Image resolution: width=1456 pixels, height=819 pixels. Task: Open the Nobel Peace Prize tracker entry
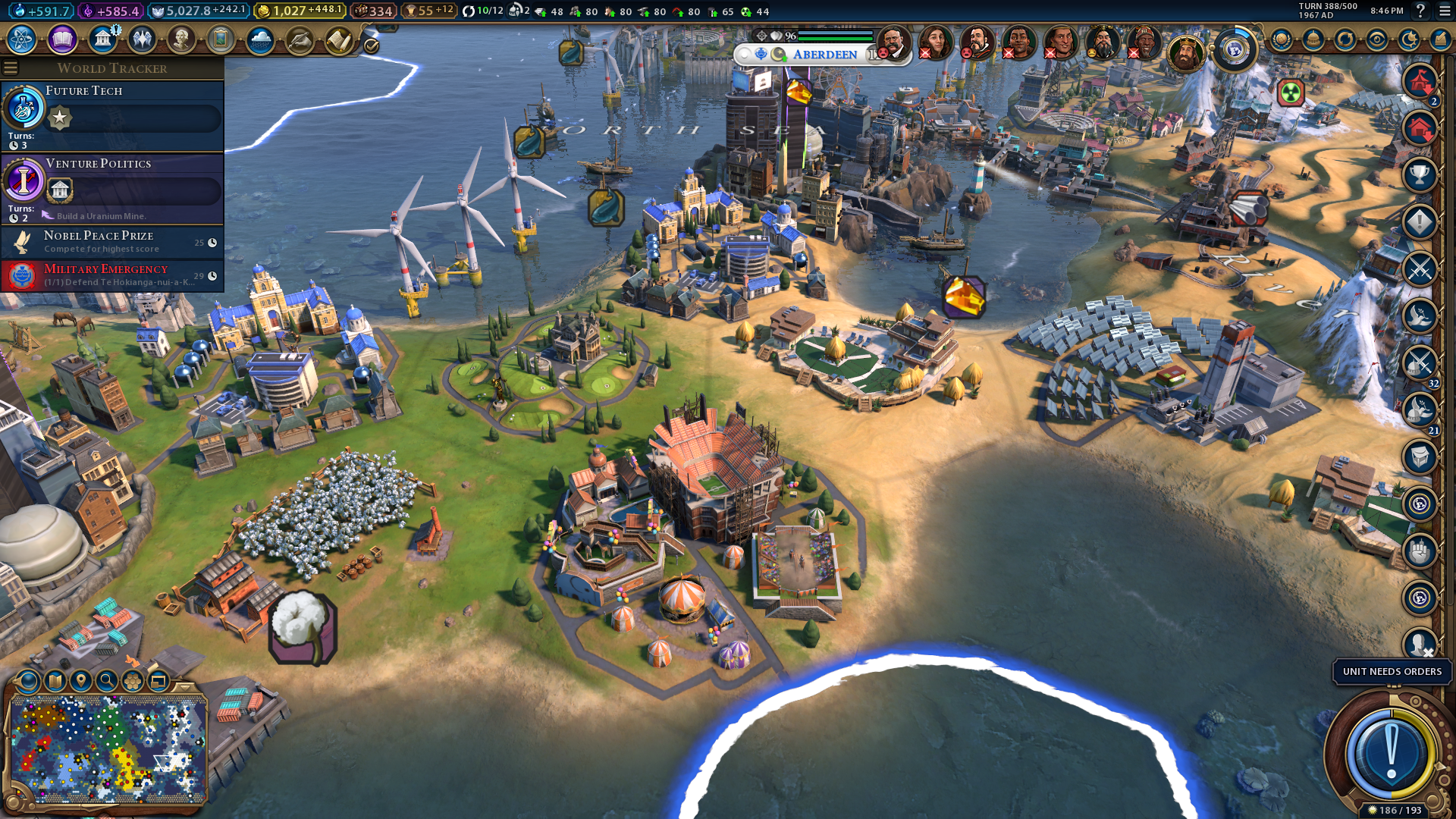click(x=112, y=242)
